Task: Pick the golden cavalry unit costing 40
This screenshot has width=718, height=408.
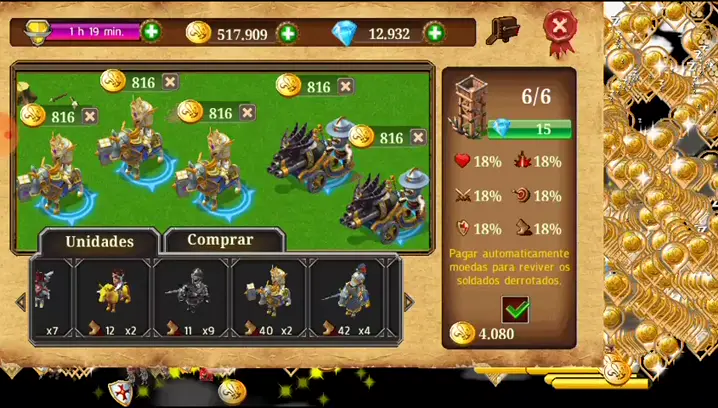Action: 269,299
